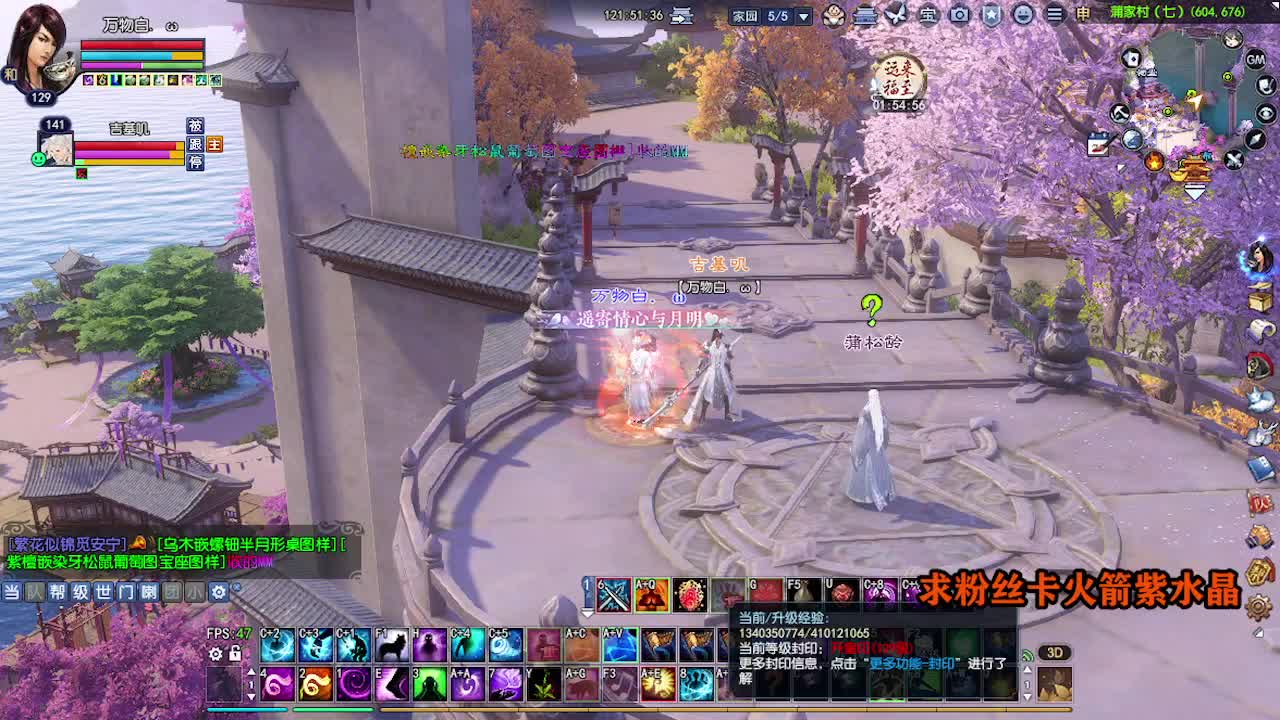Open the gear settings icon beside the skill bar
Image resolution: width=1280 pixels, height=720 pixels.
tap(216, 653)
